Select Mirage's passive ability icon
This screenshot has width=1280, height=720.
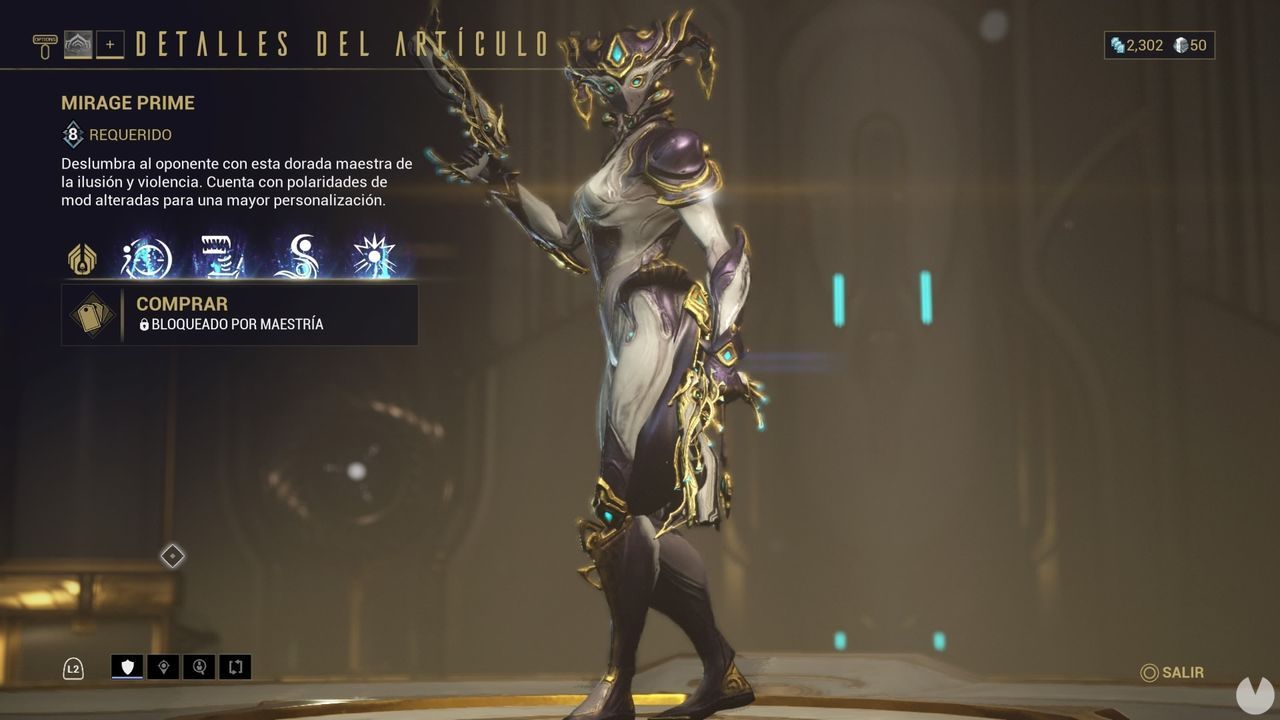[82, 259]
